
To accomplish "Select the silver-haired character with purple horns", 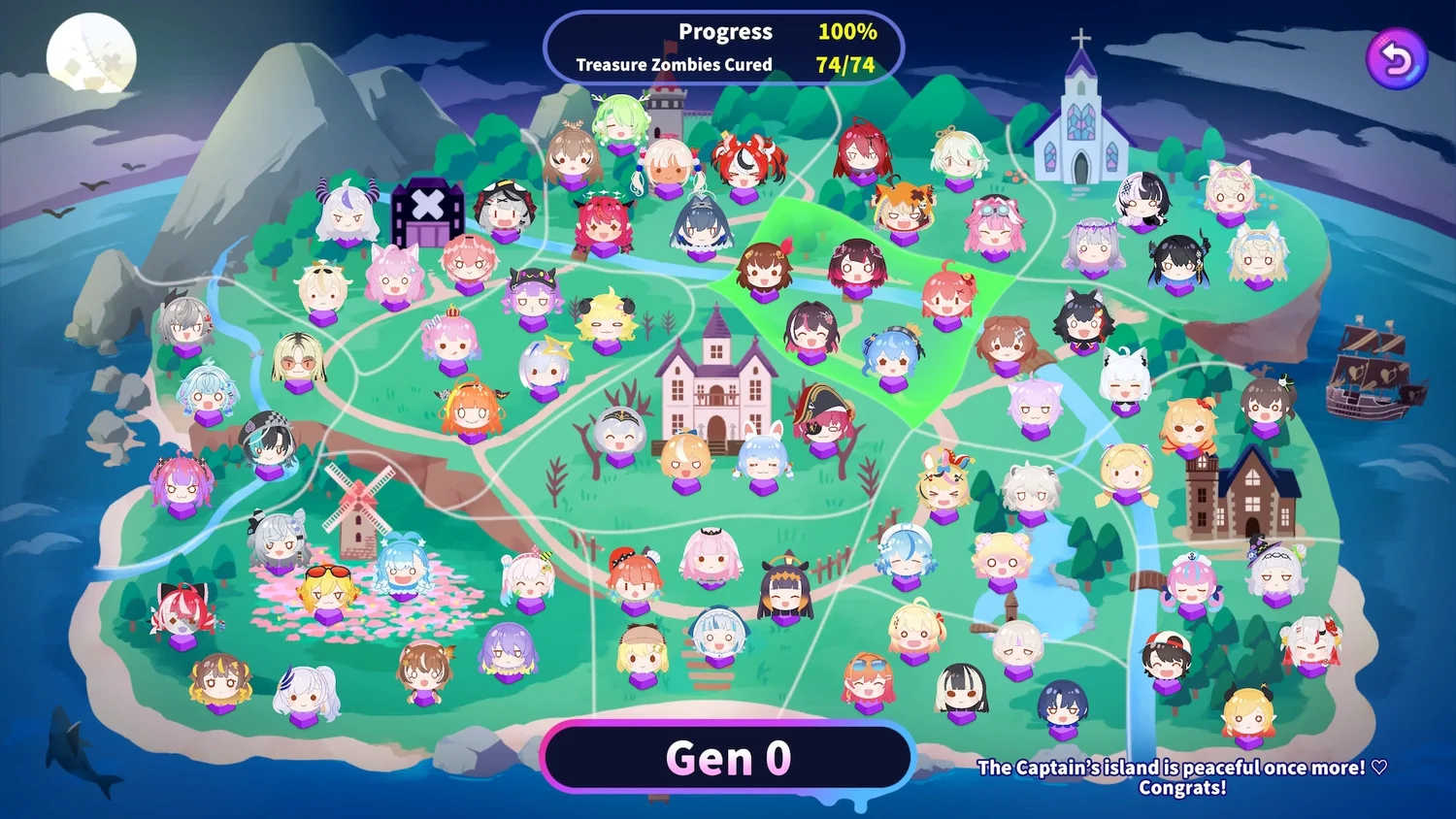I will pos(347,213).
